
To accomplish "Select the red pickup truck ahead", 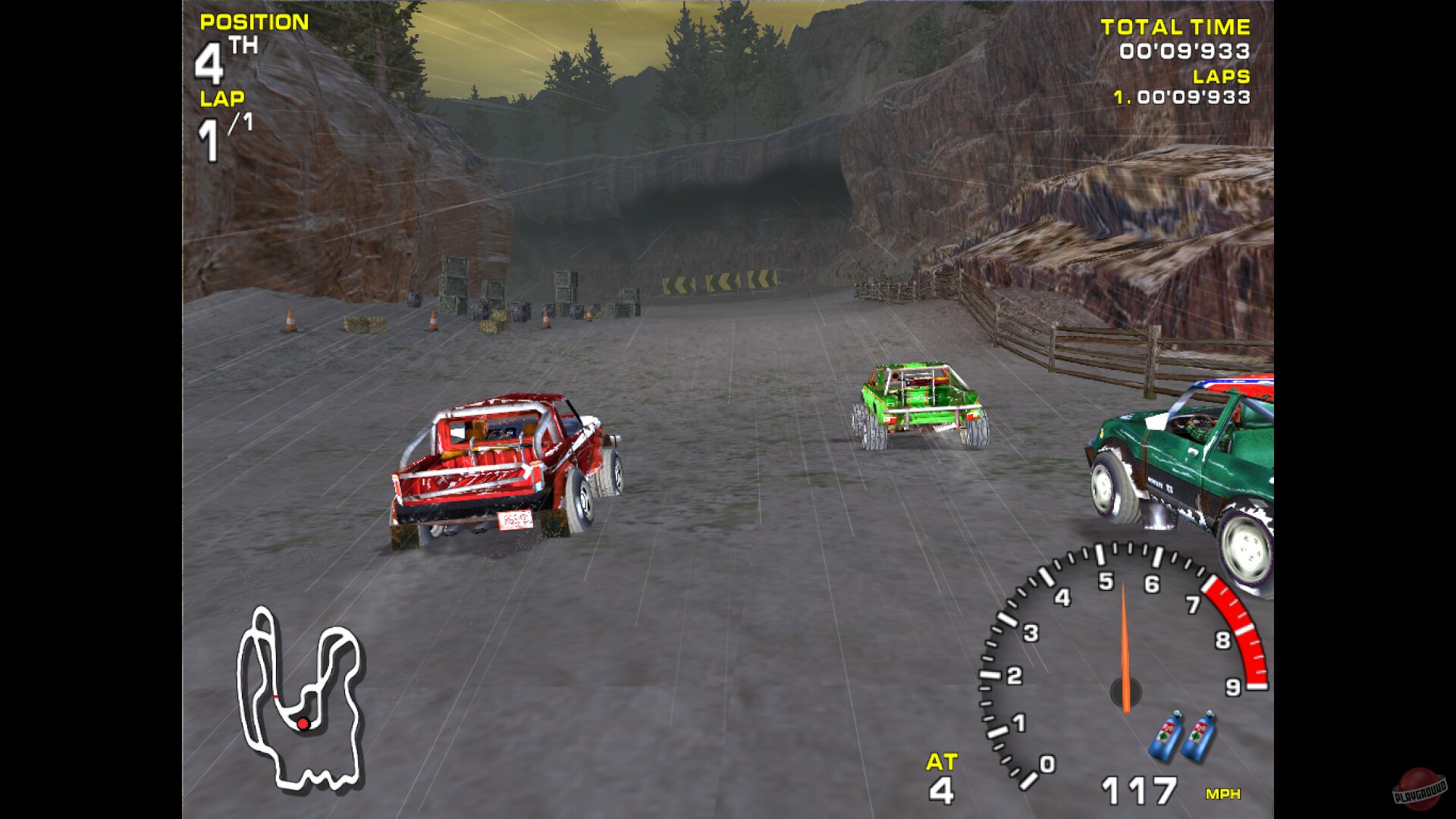I will click(x=500, y=463).
